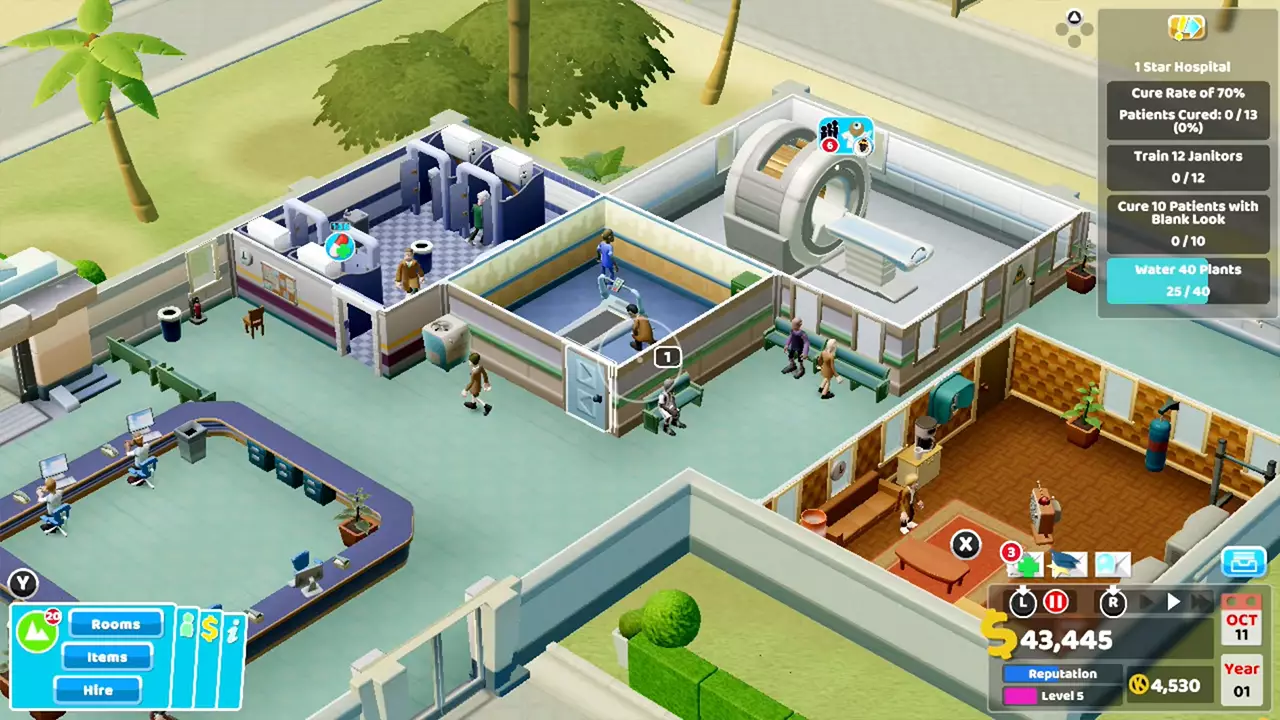Switch to the staff person tab
The image size is (1280, 720).
[x=187, y=626]
